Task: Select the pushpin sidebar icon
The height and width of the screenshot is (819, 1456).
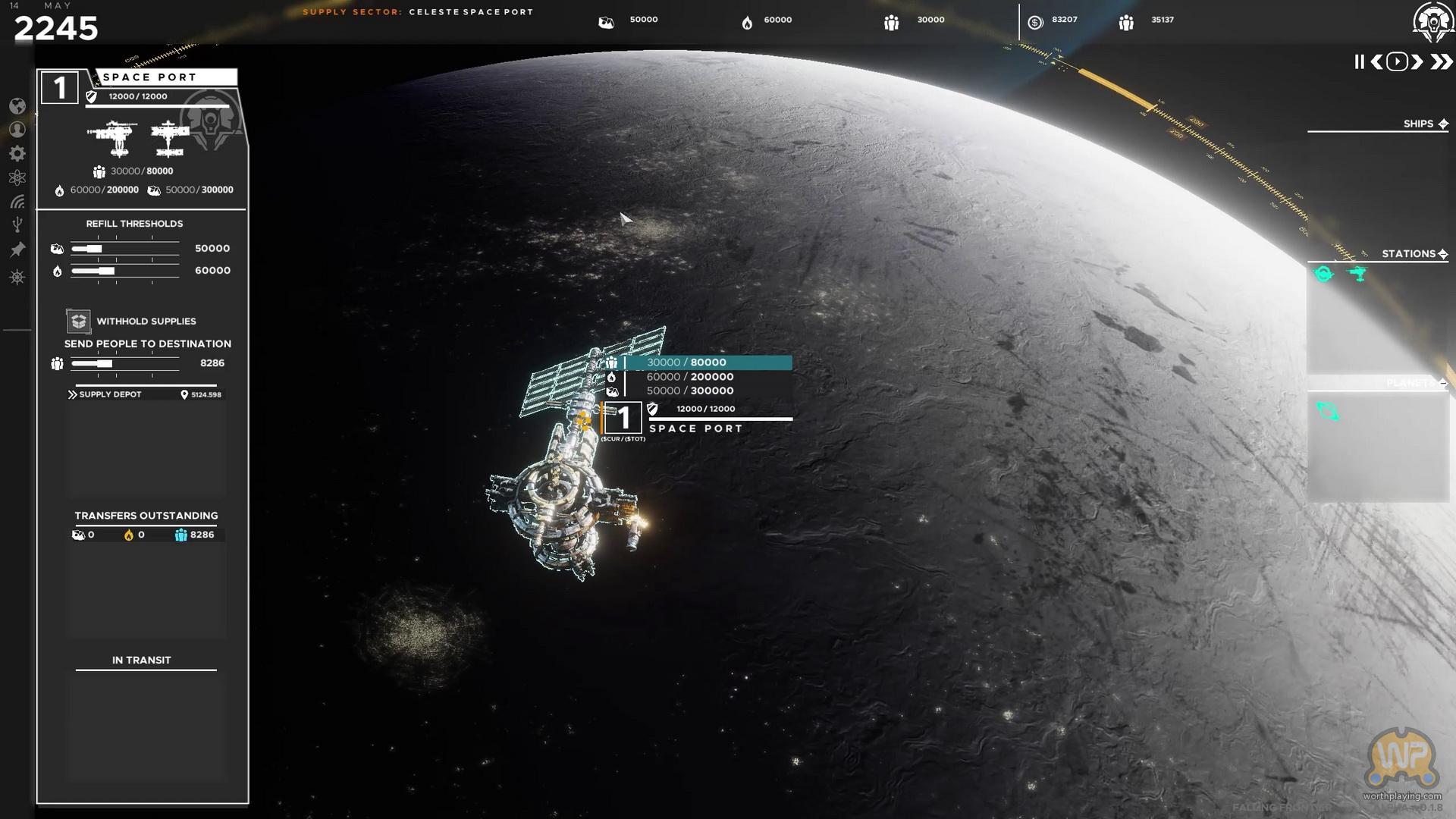Action: point(17,249)
